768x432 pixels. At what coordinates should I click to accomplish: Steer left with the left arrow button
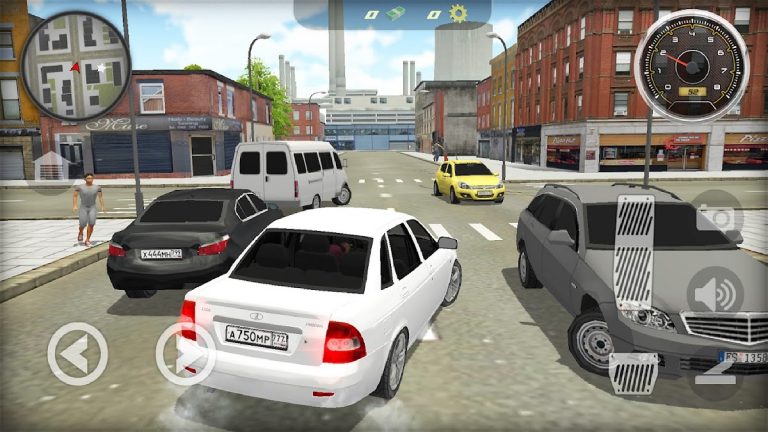pos(77,354)
